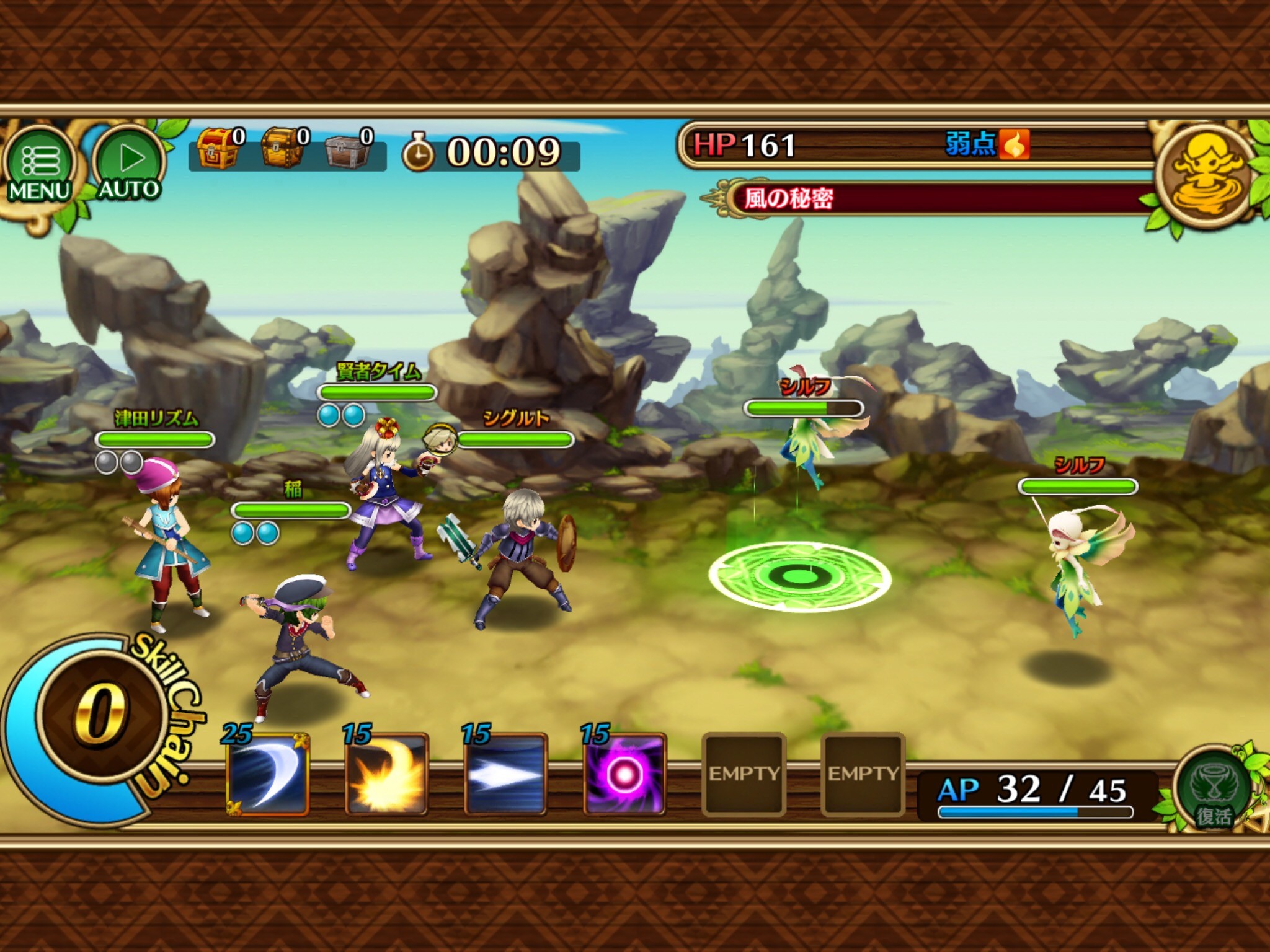
Task: Trigger the blue arrow thrust skill
Action: [505, 774]
